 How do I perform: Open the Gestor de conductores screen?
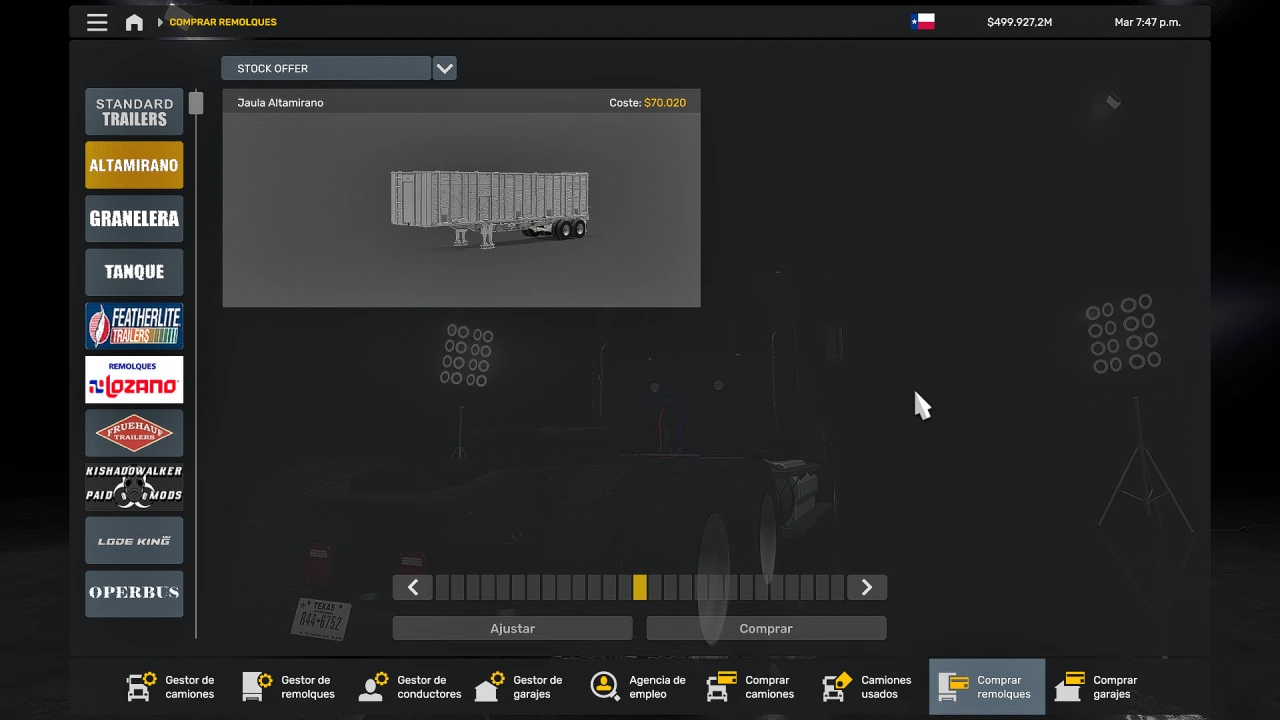point(409,687)
